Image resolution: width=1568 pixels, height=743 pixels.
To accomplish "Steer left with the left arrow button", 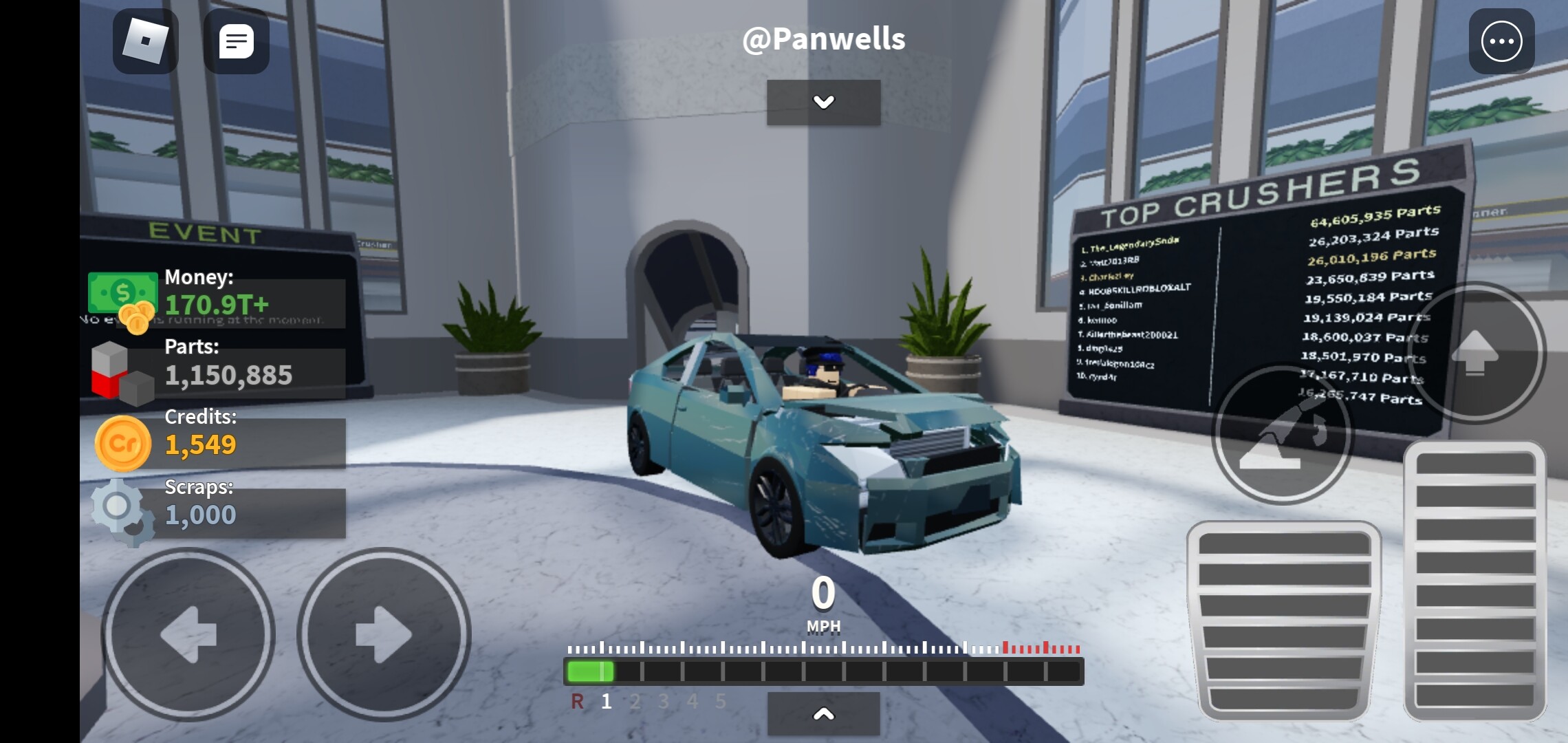I will pos(188,634).
